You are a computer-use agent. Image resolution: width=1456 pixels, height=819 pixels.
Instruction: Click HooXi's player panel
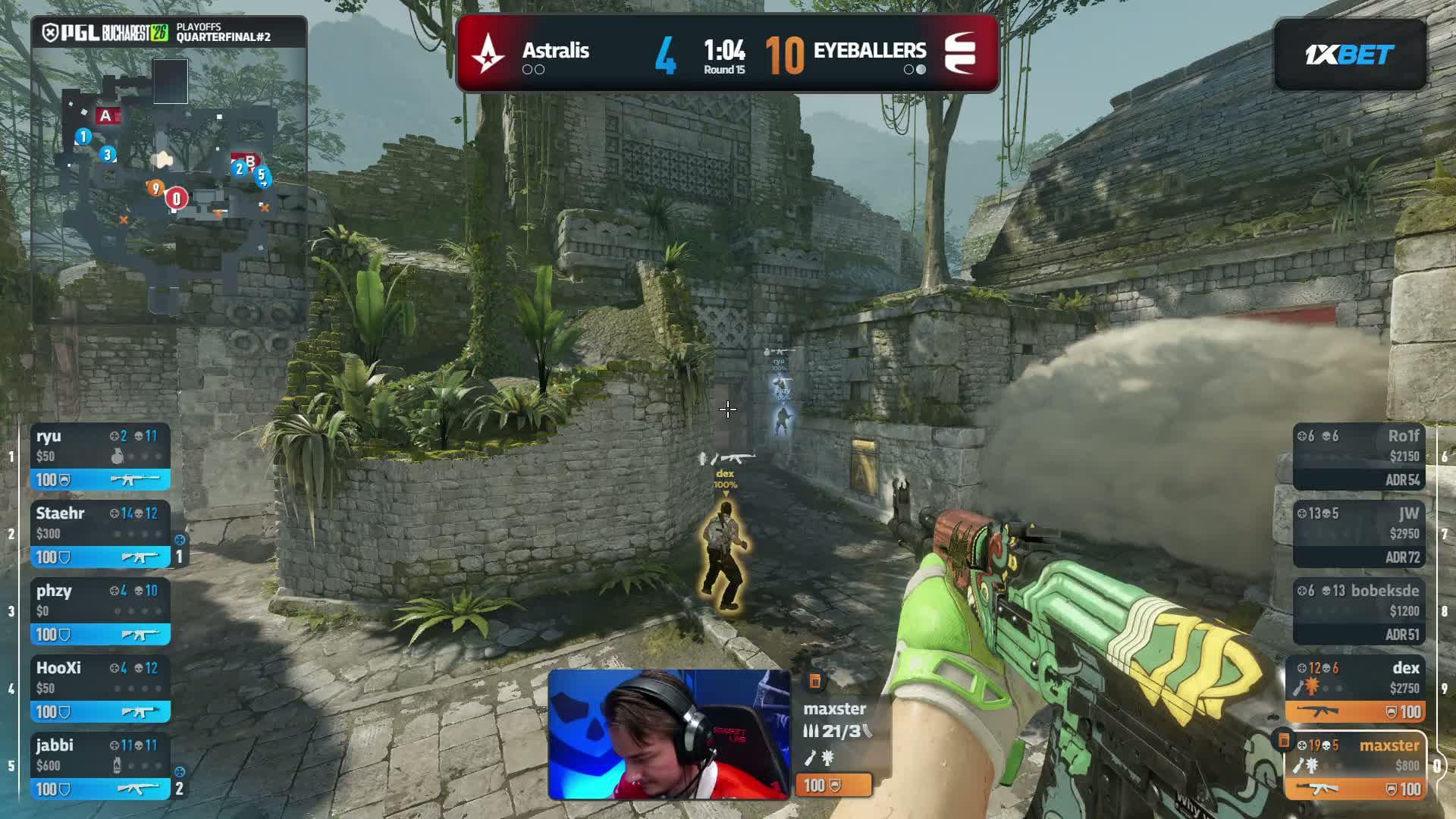pos(100,689)
